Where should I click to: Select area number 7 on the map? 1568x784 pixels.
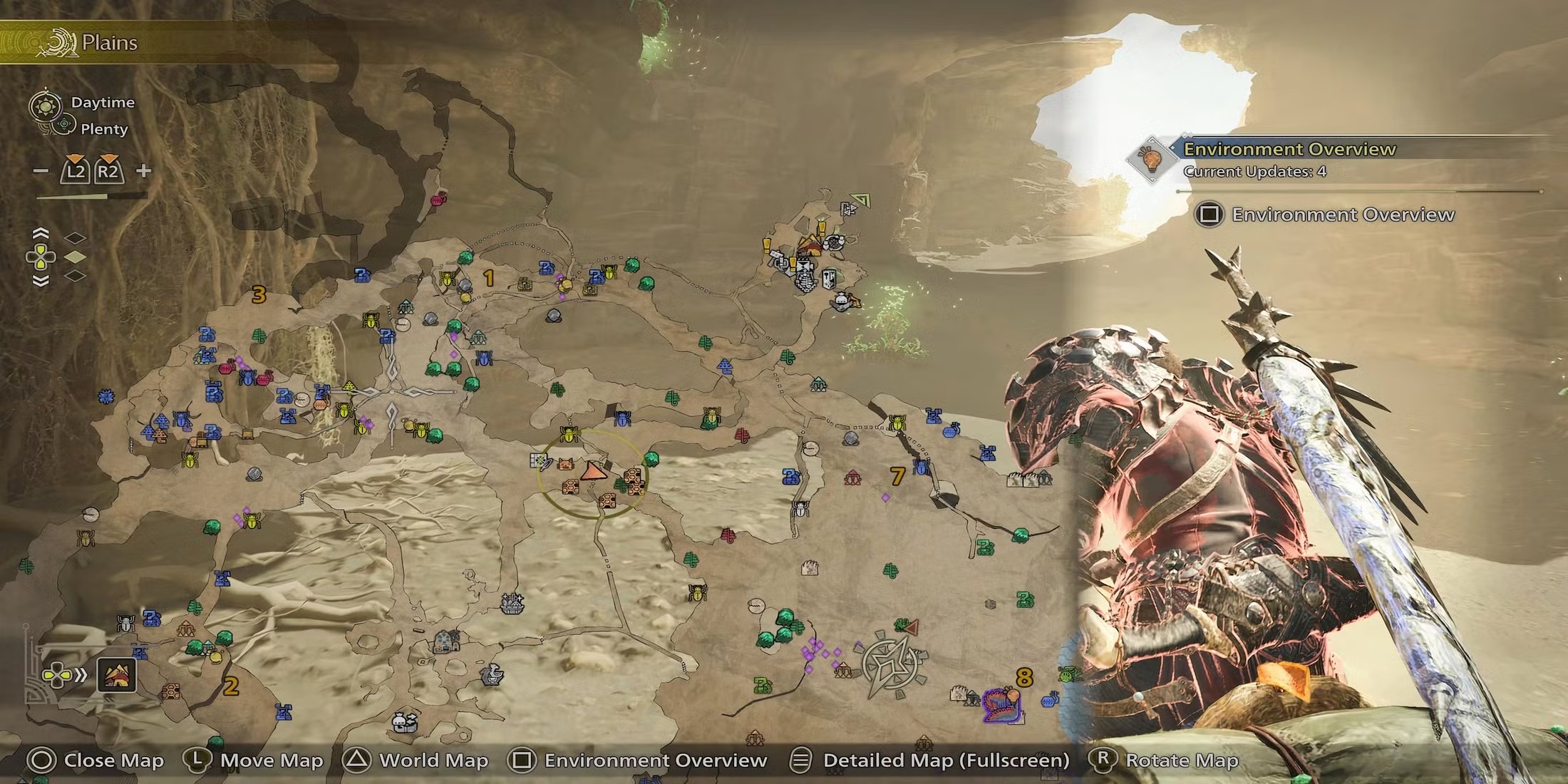click(x=897, y=475)
